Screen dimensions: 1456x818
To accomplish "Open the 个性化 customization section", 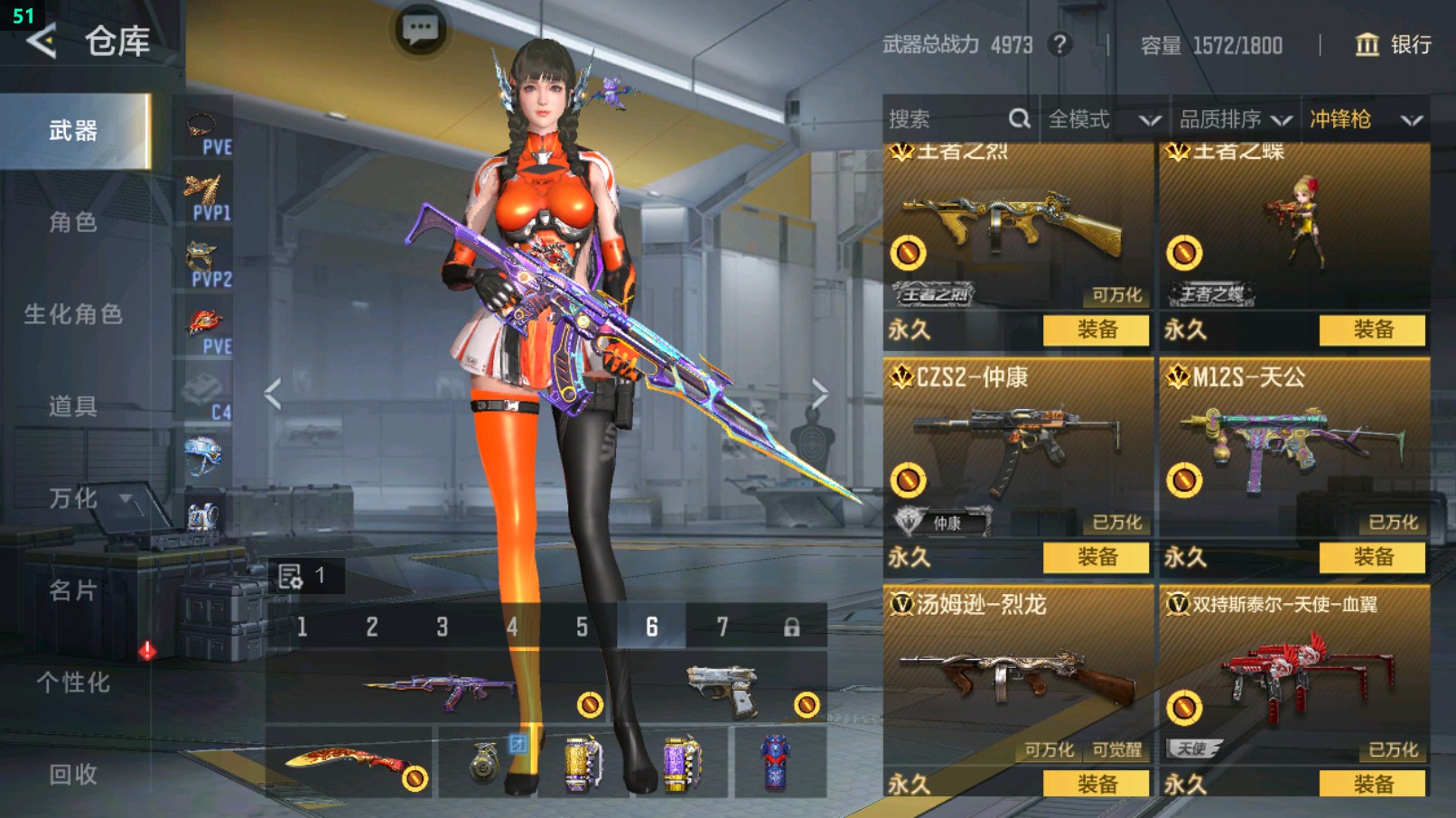I will (73, 683).
